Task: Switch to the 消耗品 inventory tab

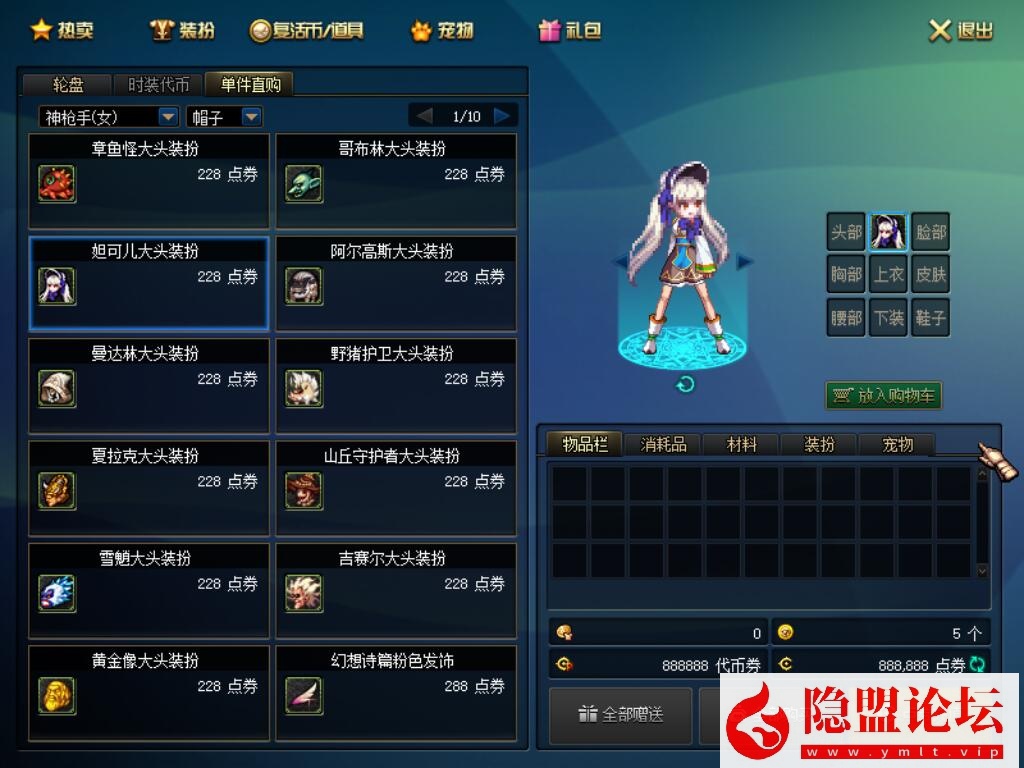Action: [663, 444]
